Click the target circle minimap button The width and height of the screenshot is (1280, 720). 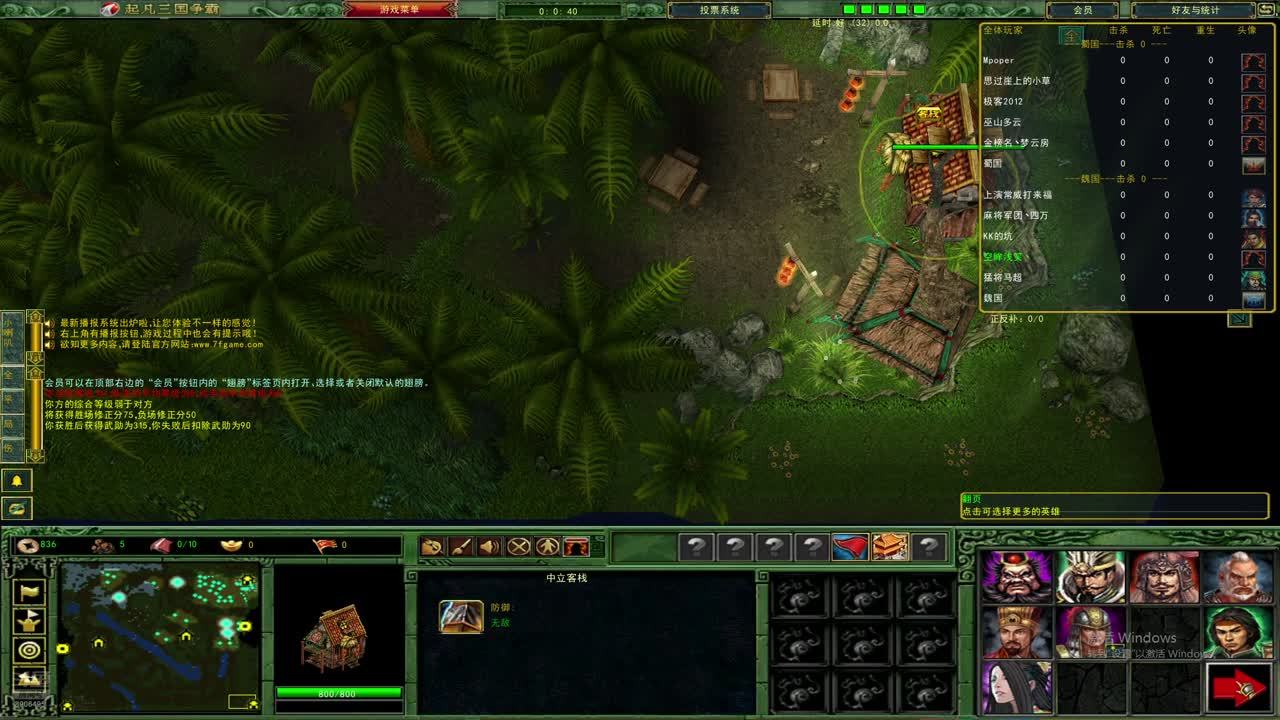(x=31, y=651)
